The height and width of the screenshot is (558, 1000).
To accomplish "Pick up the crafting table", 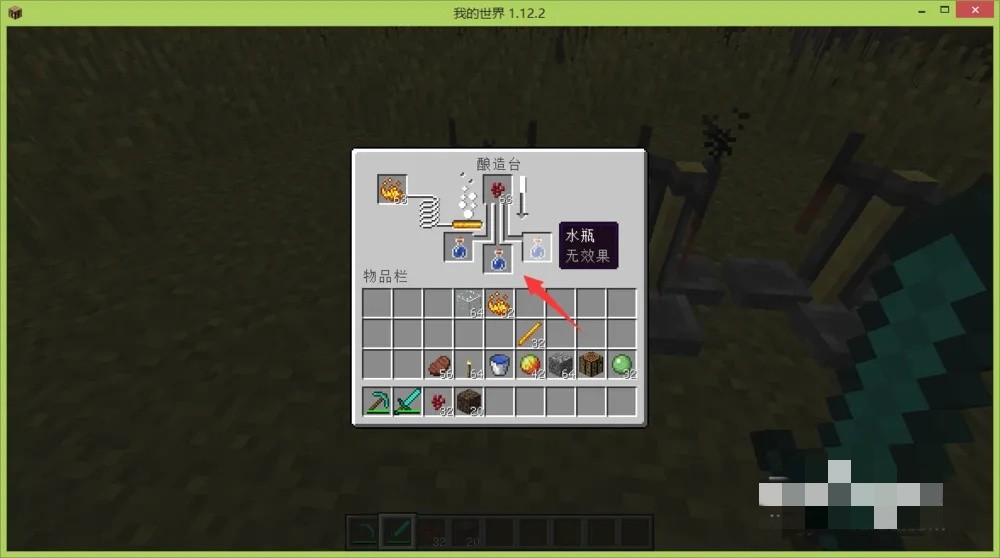I will click(x=591, y=364).
